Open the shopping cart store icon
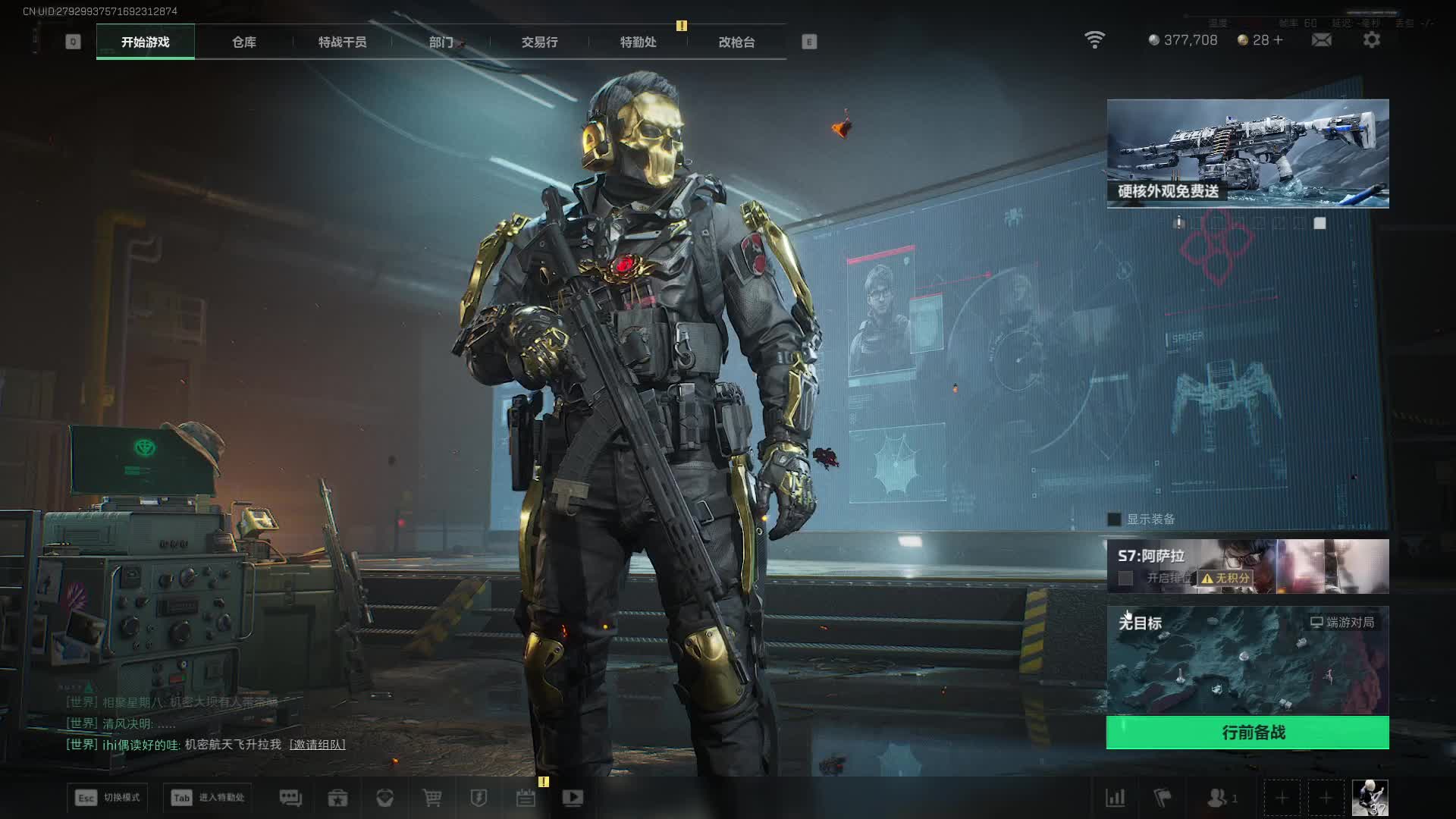The image size is (1456, 819). click(432, 798)
